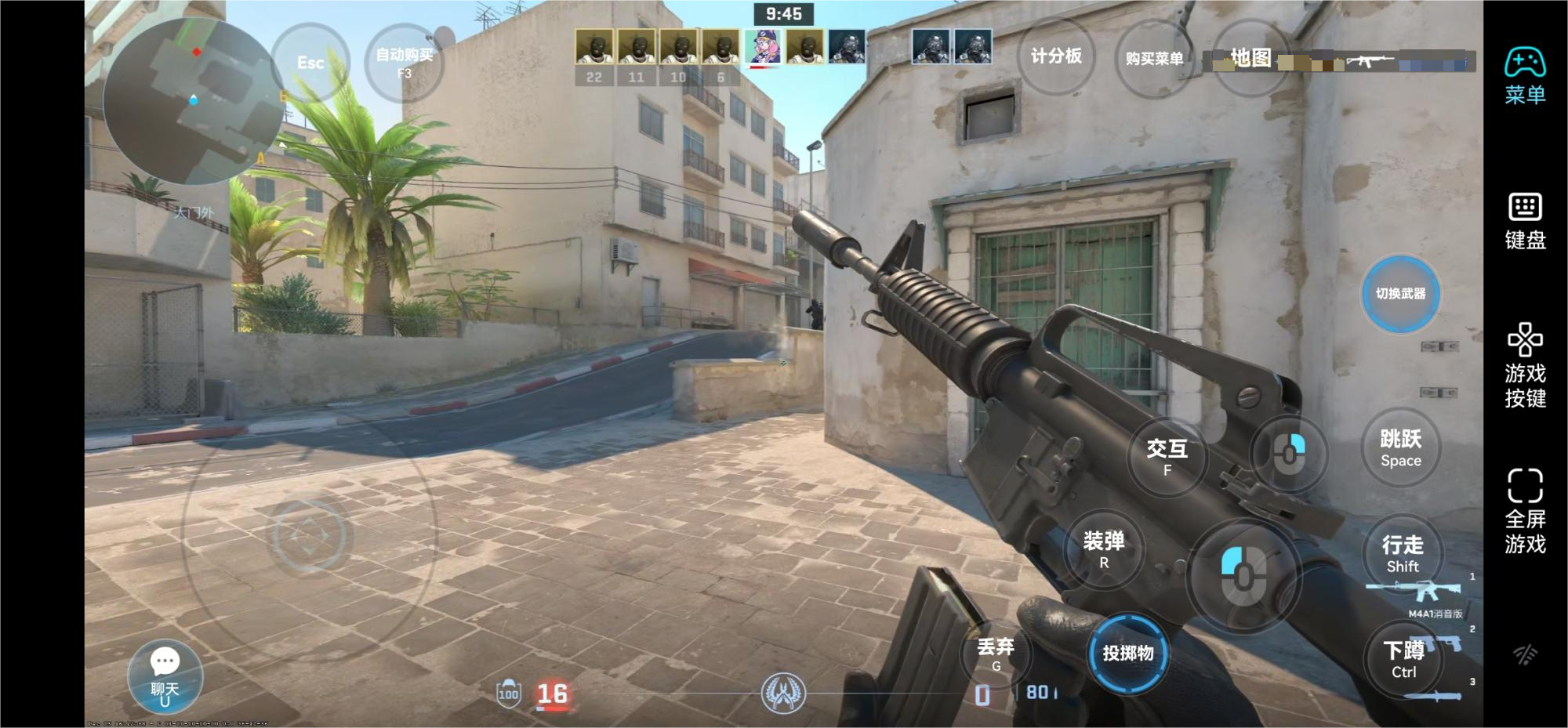Activate the 自动购买 F3 auto-buy button
The height and width of the screenshot is (728, 1568).
coord(405,63)
